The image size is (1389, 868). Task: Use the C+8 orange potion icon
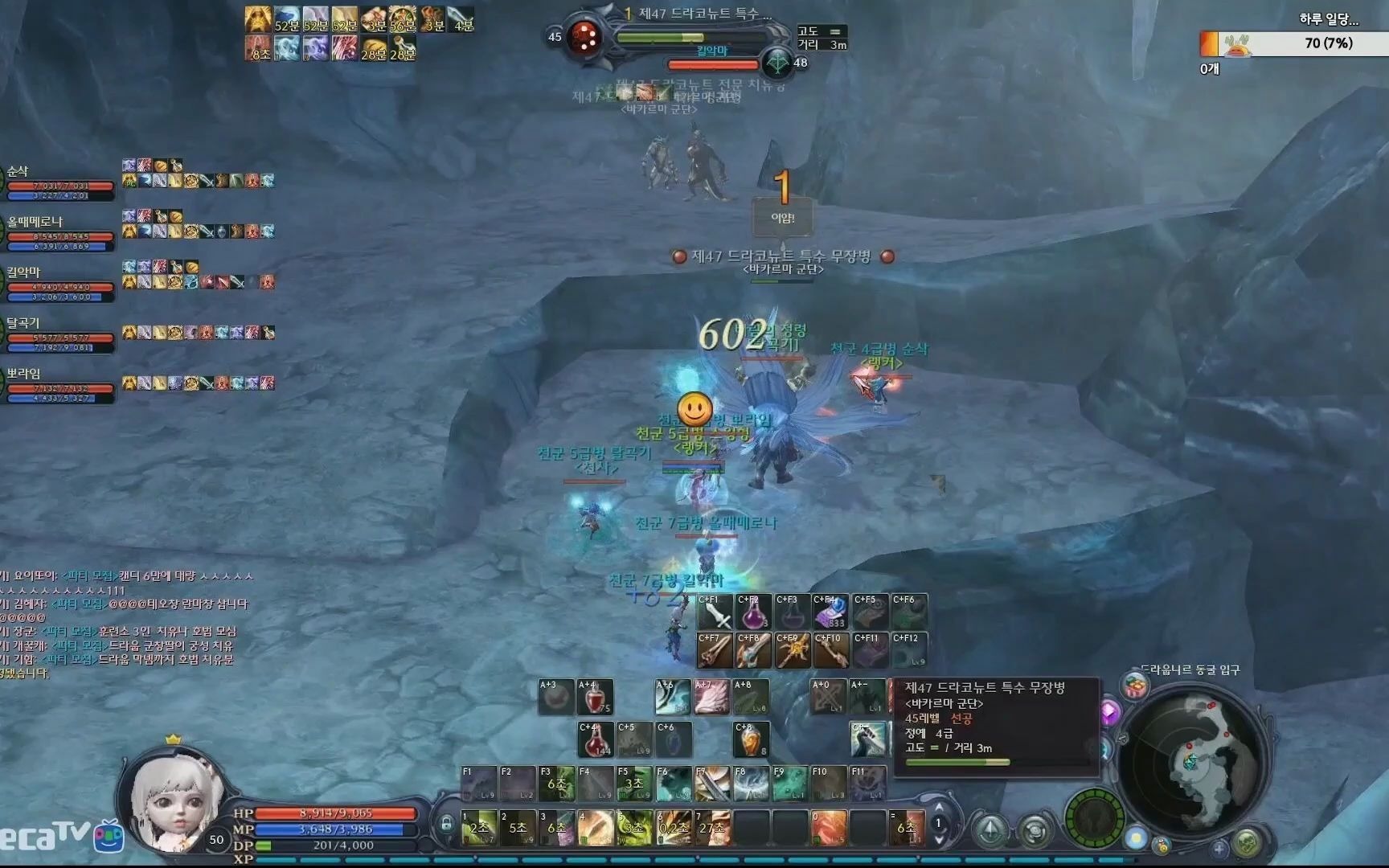753,739
